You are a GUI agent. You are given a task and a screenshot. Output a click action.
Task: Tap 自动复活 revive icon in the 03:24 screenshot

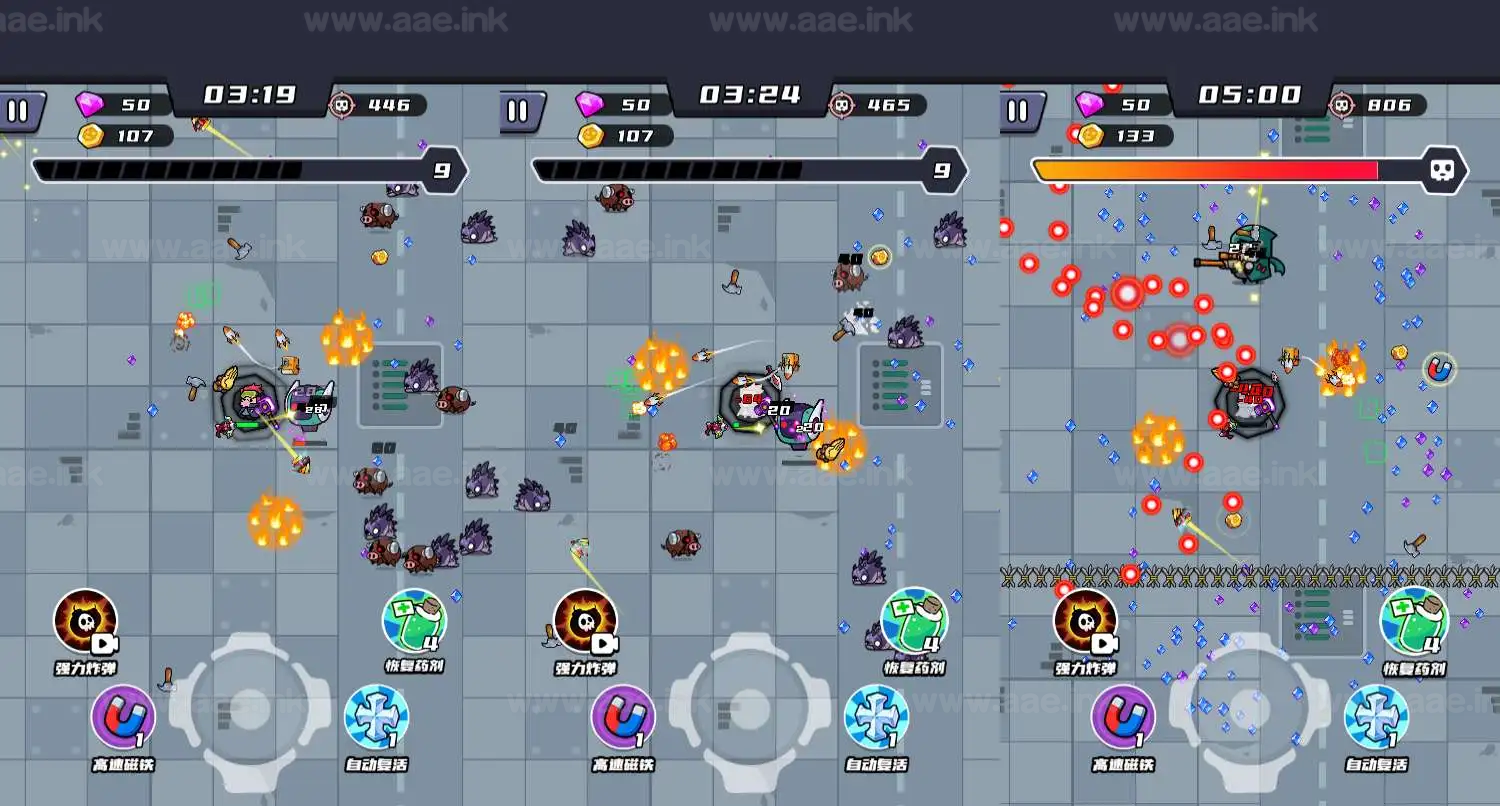(876, 717)
